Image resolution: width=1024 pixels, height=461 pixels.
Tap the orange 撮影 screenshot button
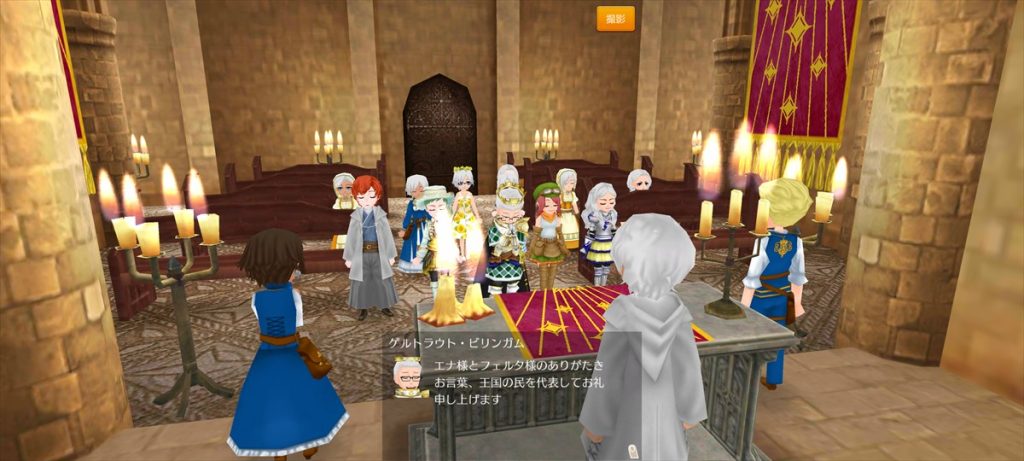(x=615, y=19)
